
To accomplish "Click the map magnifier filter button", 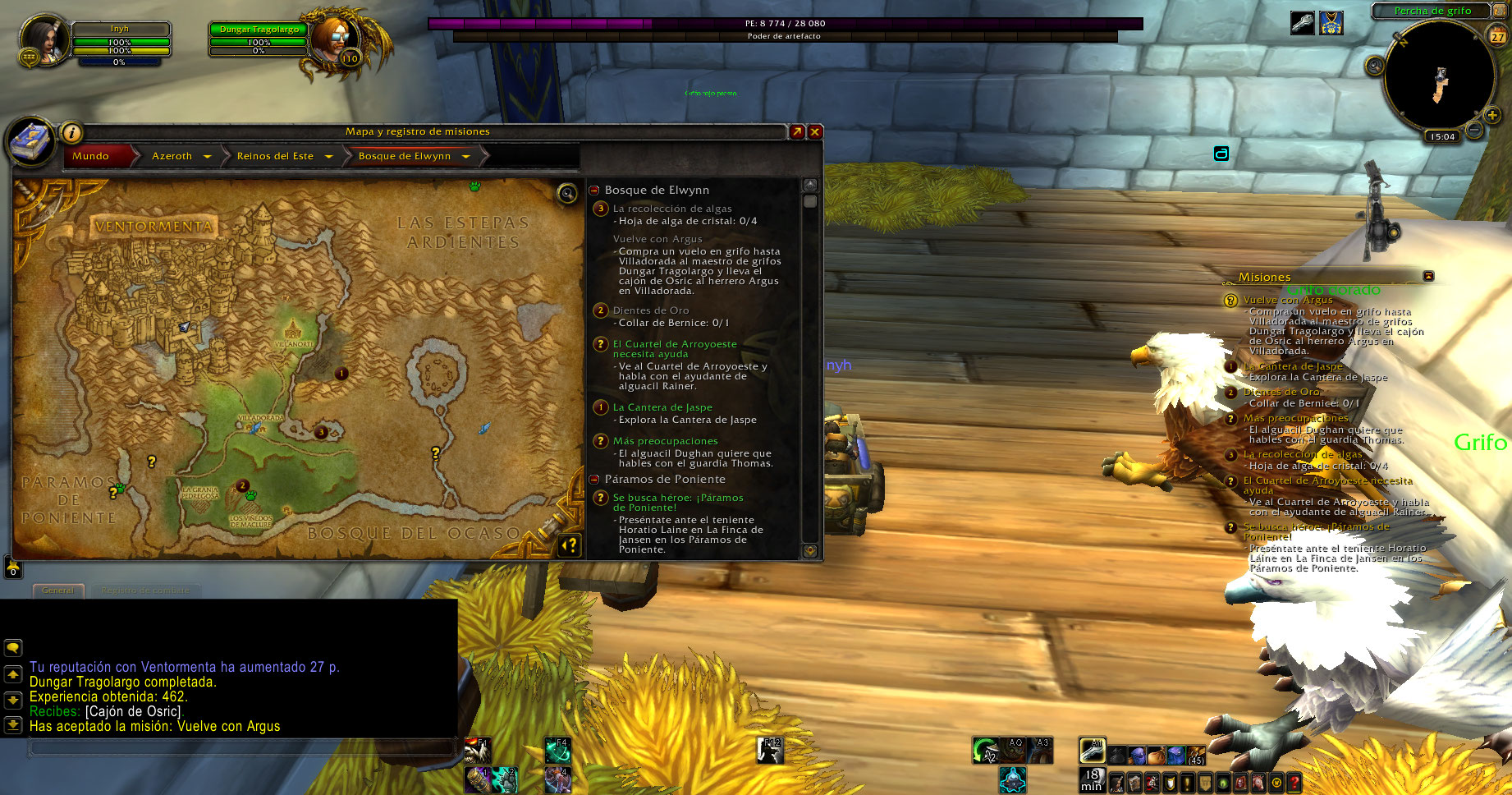I will pyautogui.click(x=567, y=194).
